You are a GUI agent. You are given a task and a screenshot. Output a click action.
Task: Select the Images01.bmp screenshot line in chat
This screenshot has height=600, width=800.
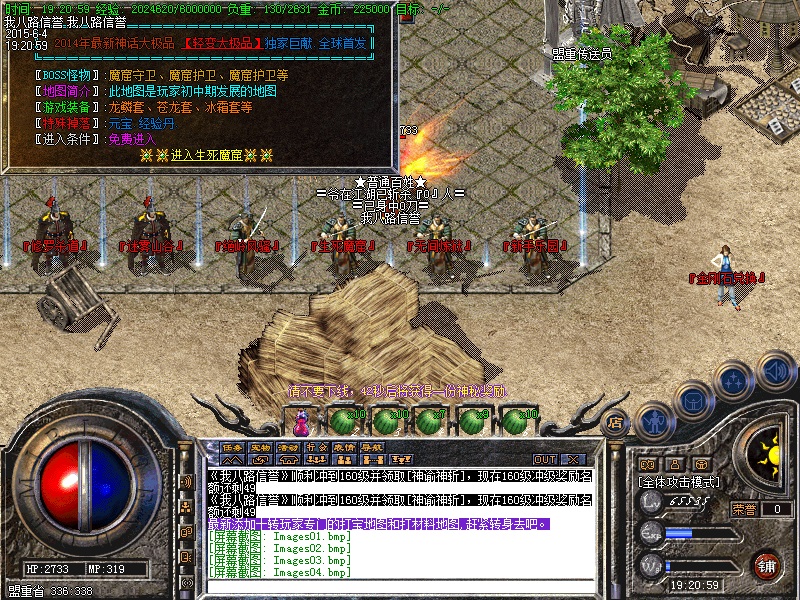[x=280, y=537]
